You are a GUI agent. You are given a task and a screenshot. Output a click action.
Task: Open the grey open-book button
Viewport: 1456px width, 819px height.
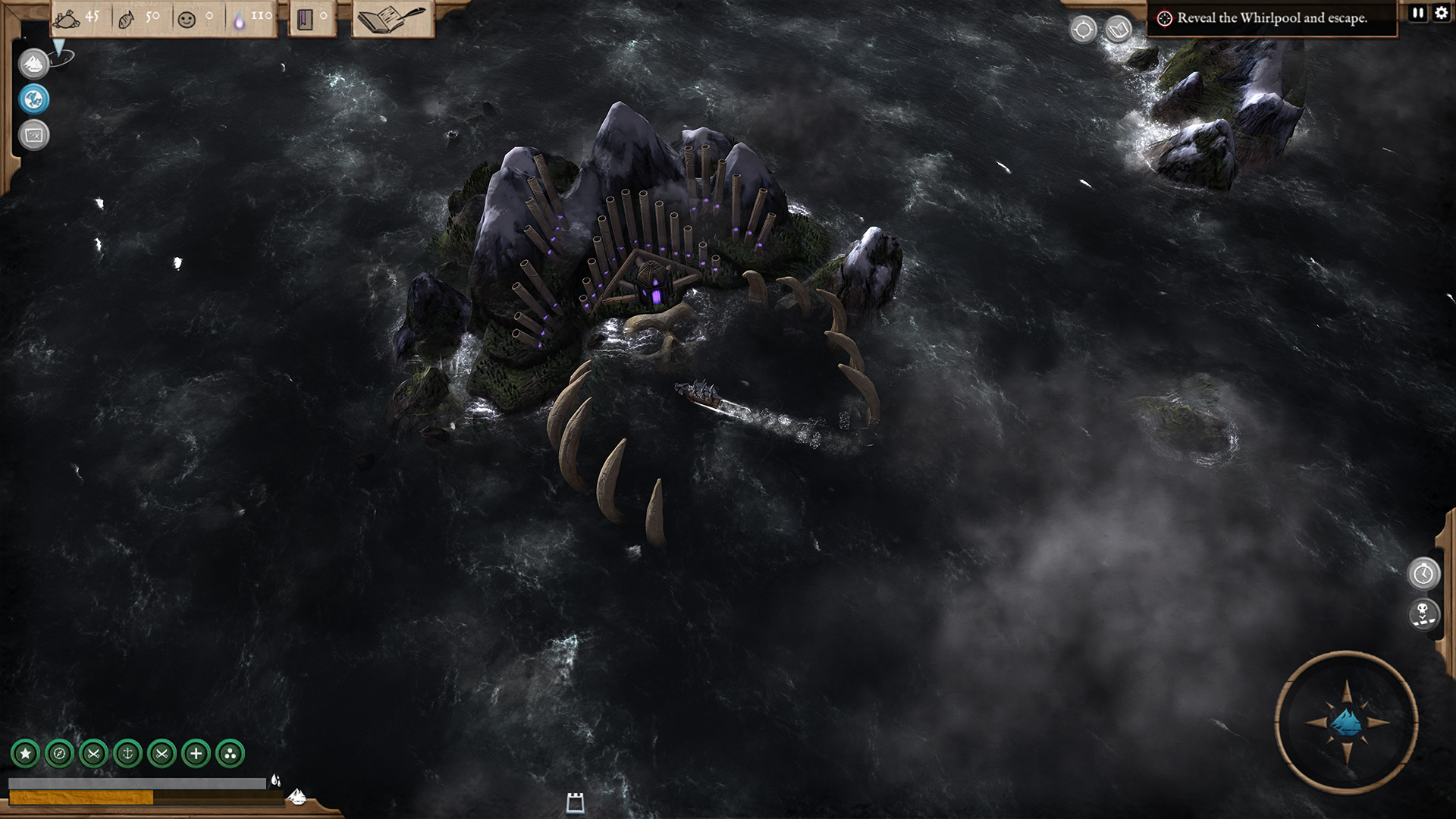pos(1119,30)
